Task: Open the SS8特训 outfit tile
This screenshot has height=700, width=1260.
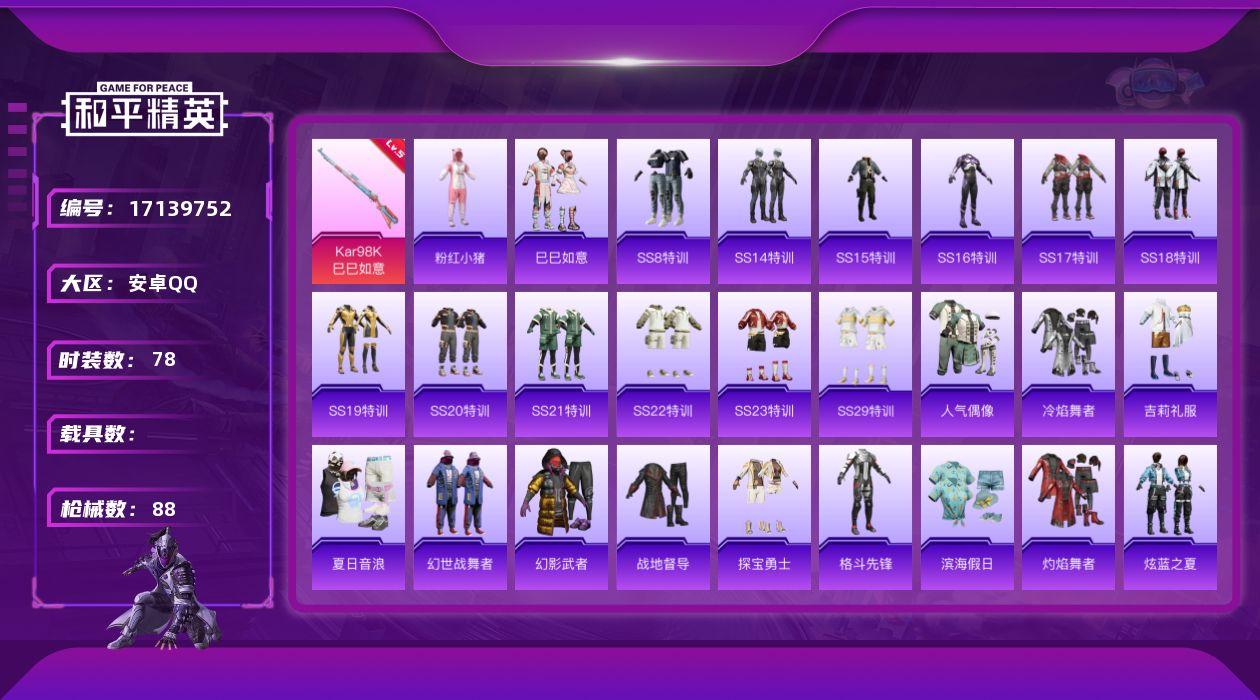Action: (x=663, y=211)
